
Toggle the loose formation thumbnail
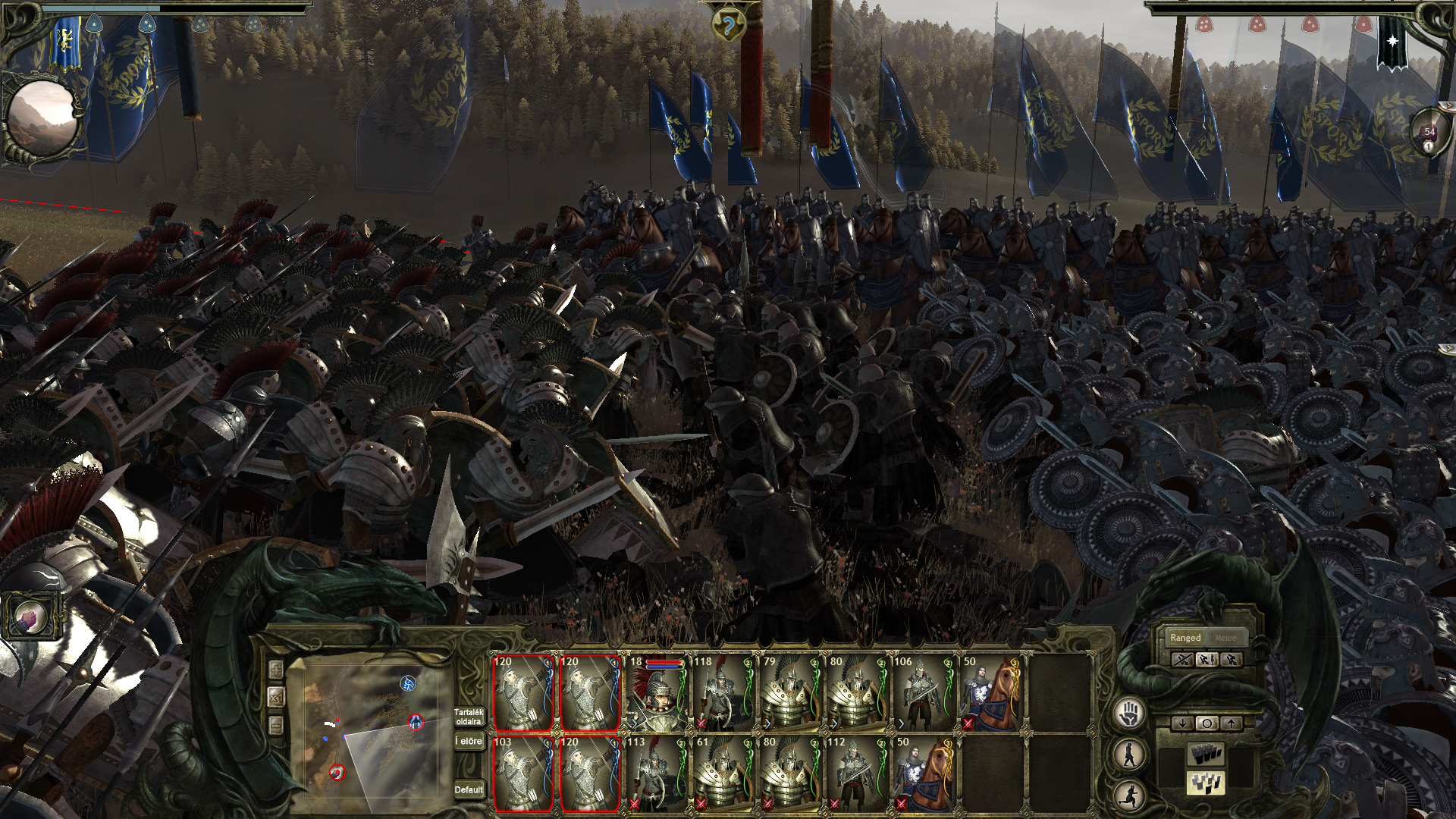pyautogui.click(x=1204, y=785)
